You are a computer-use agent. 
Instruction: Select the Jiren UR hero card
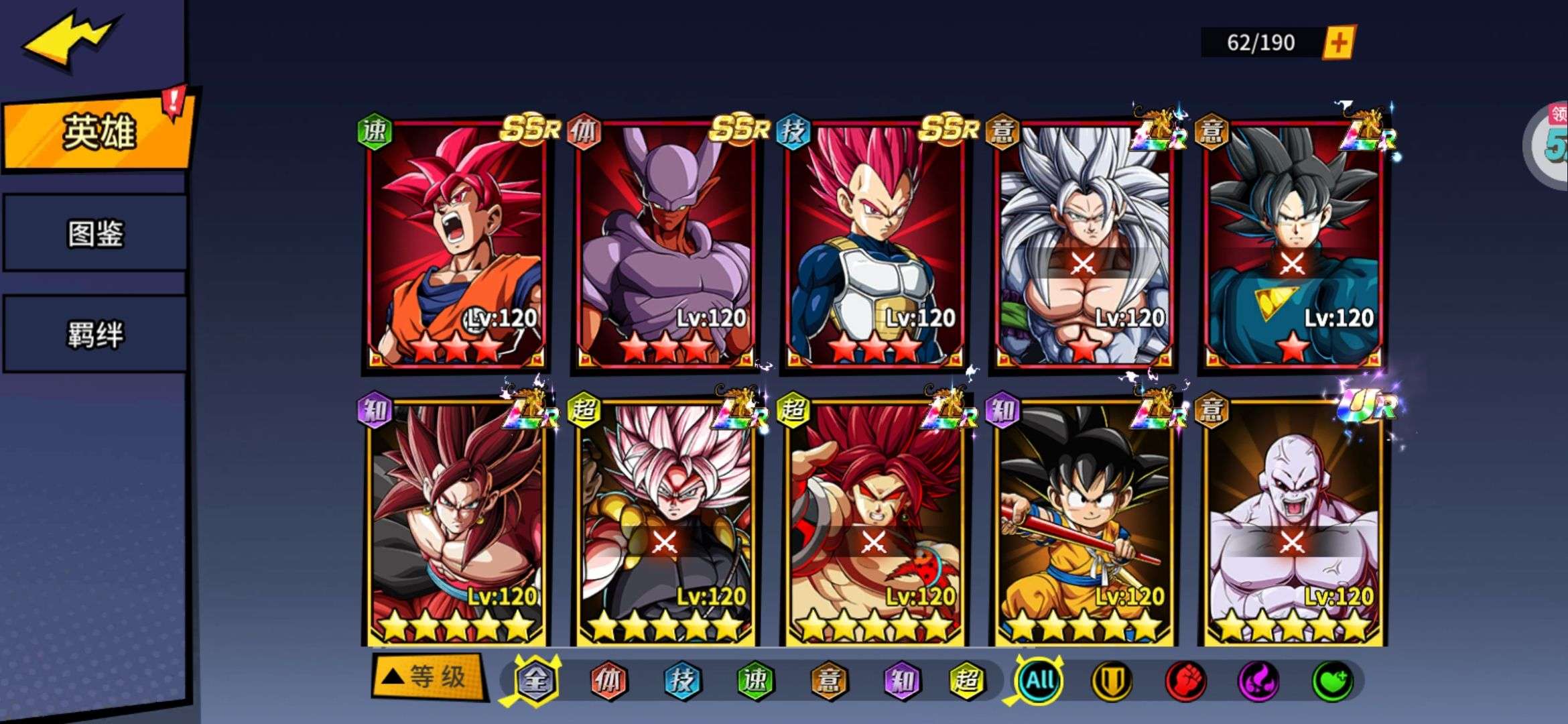click(1293, 523)
